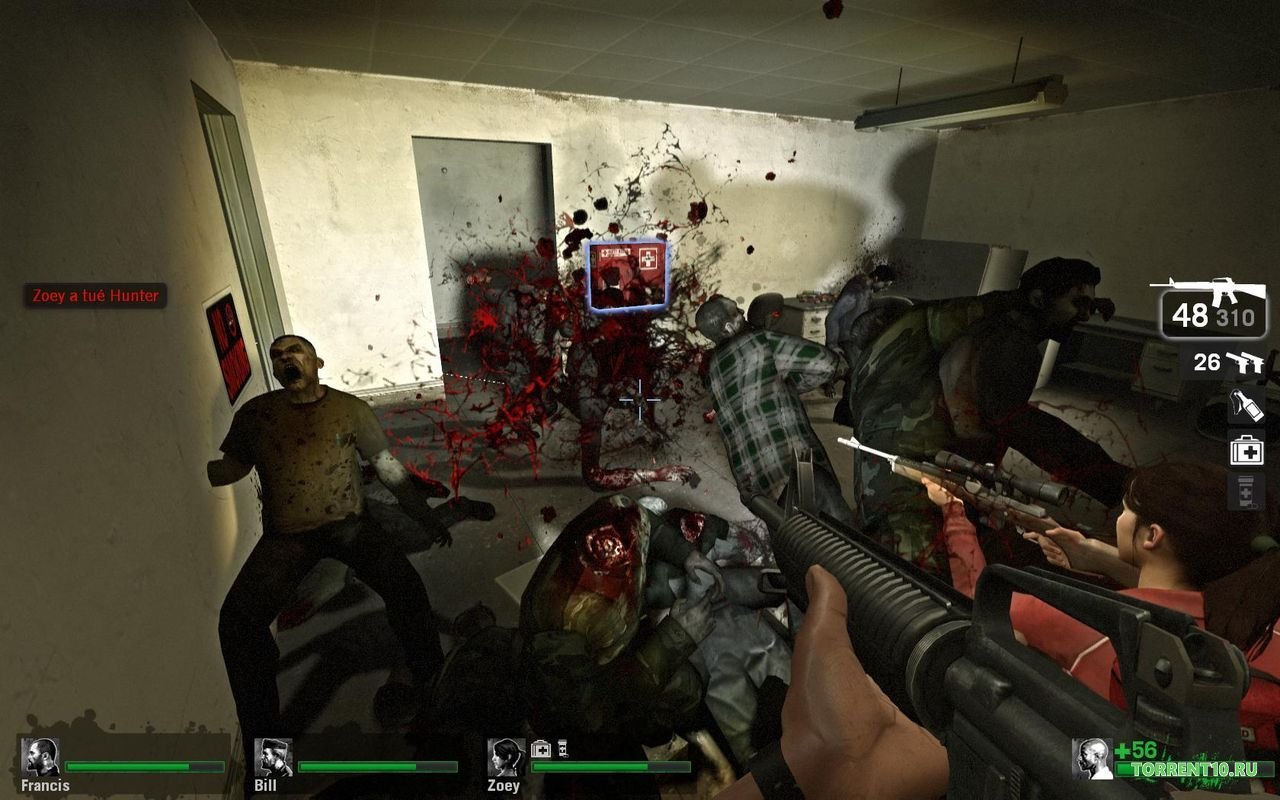Click the glowing first aid kit pickup

tap(626, 273)
